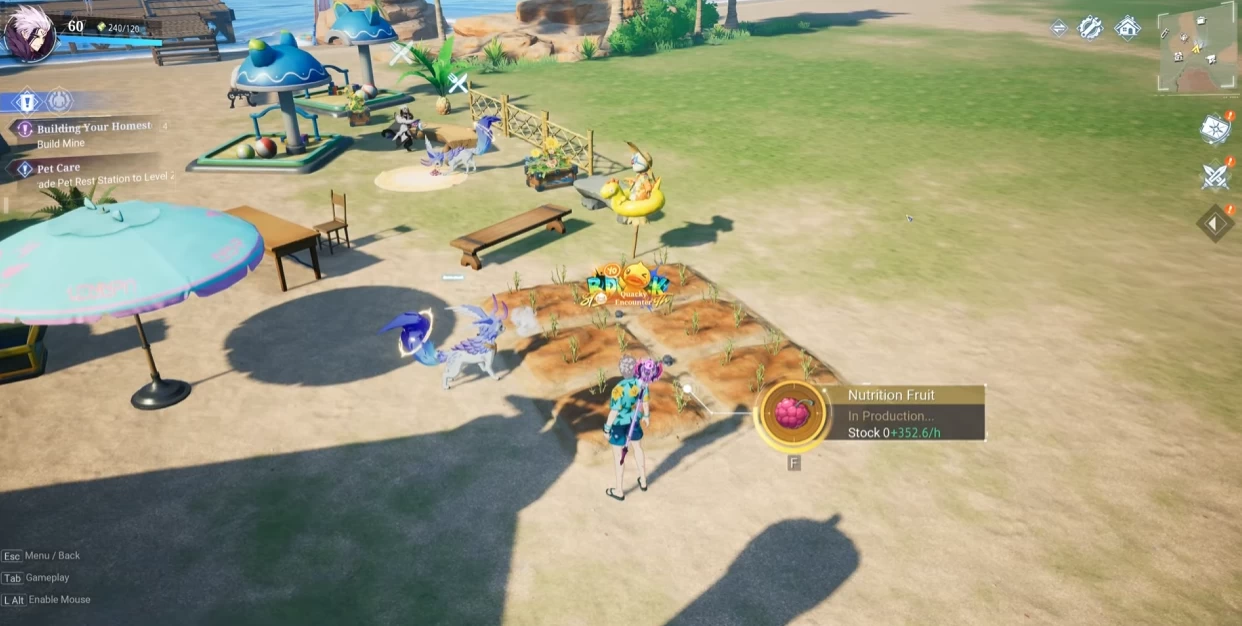
Task: Expand the side menu arrow diamond
Action: pos(1215,224)
